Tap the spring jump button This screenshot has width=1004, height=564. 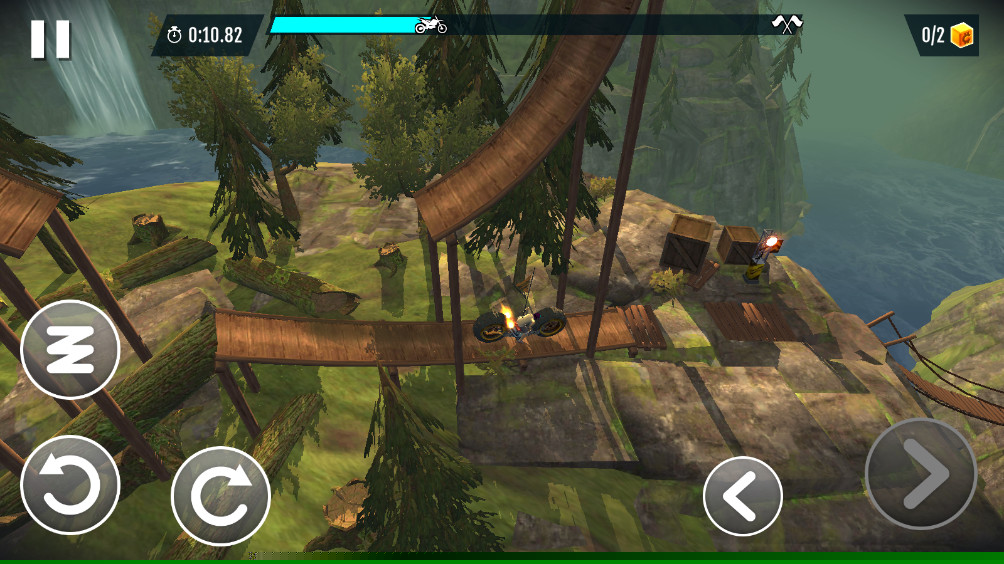pos(70,349)
